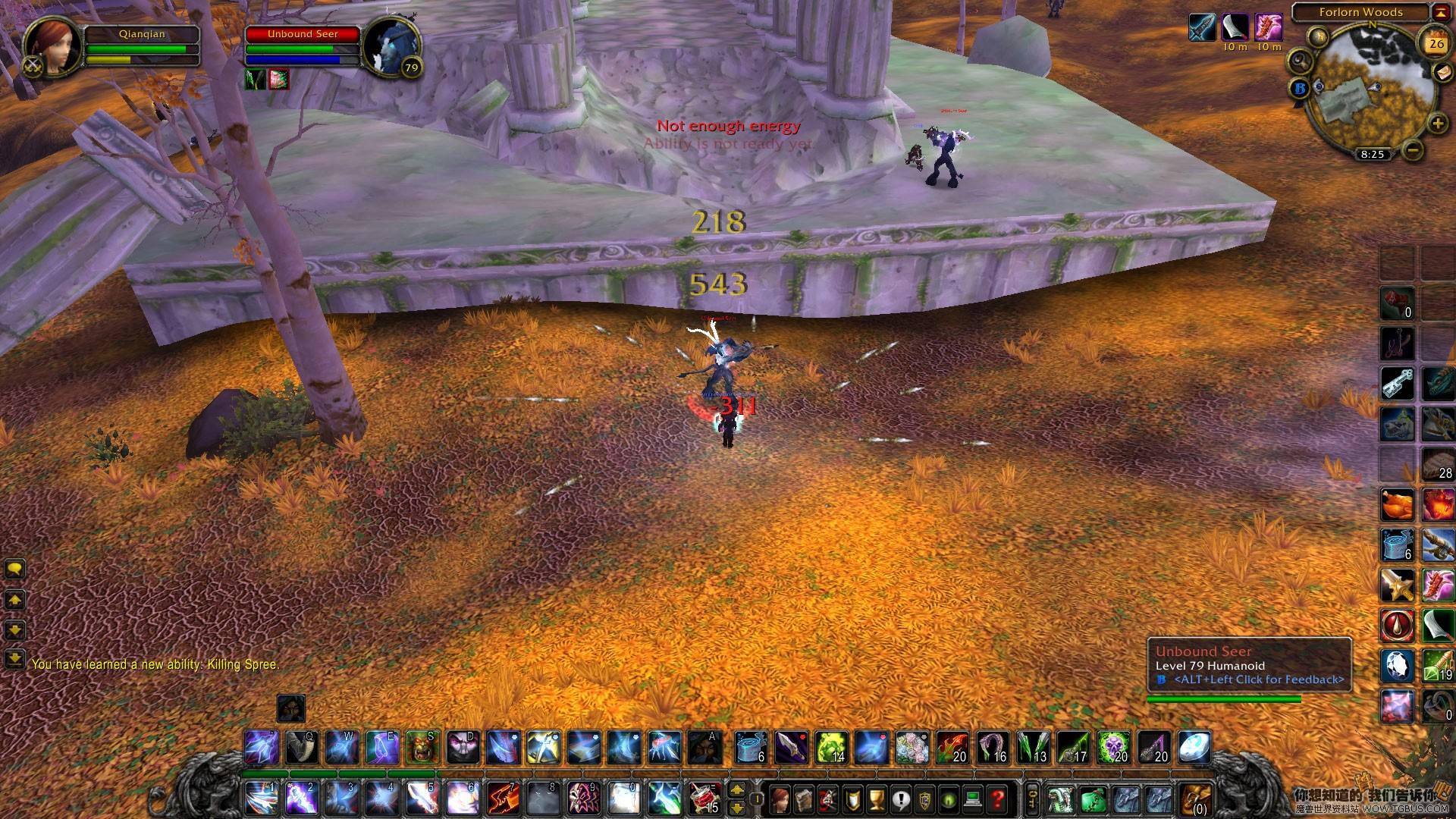
Task: Check the mail envelope icon by minimap
Action: [x=1442, y=71]
